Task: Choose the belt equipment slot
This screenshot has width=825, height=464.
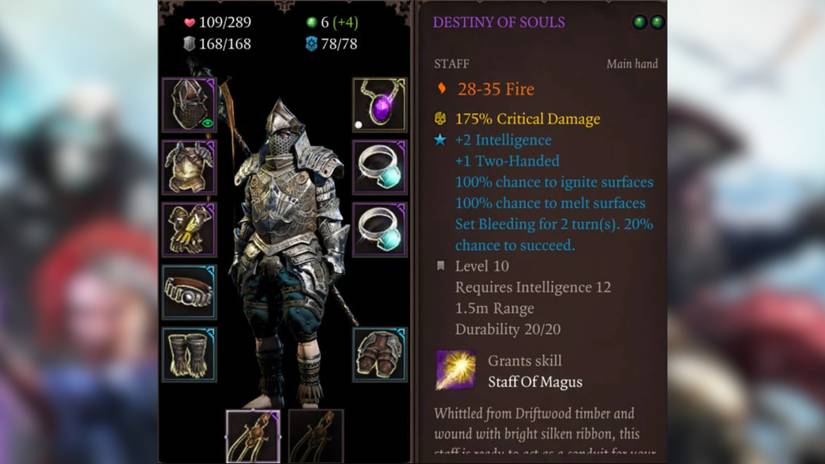Action: [189, 292]
